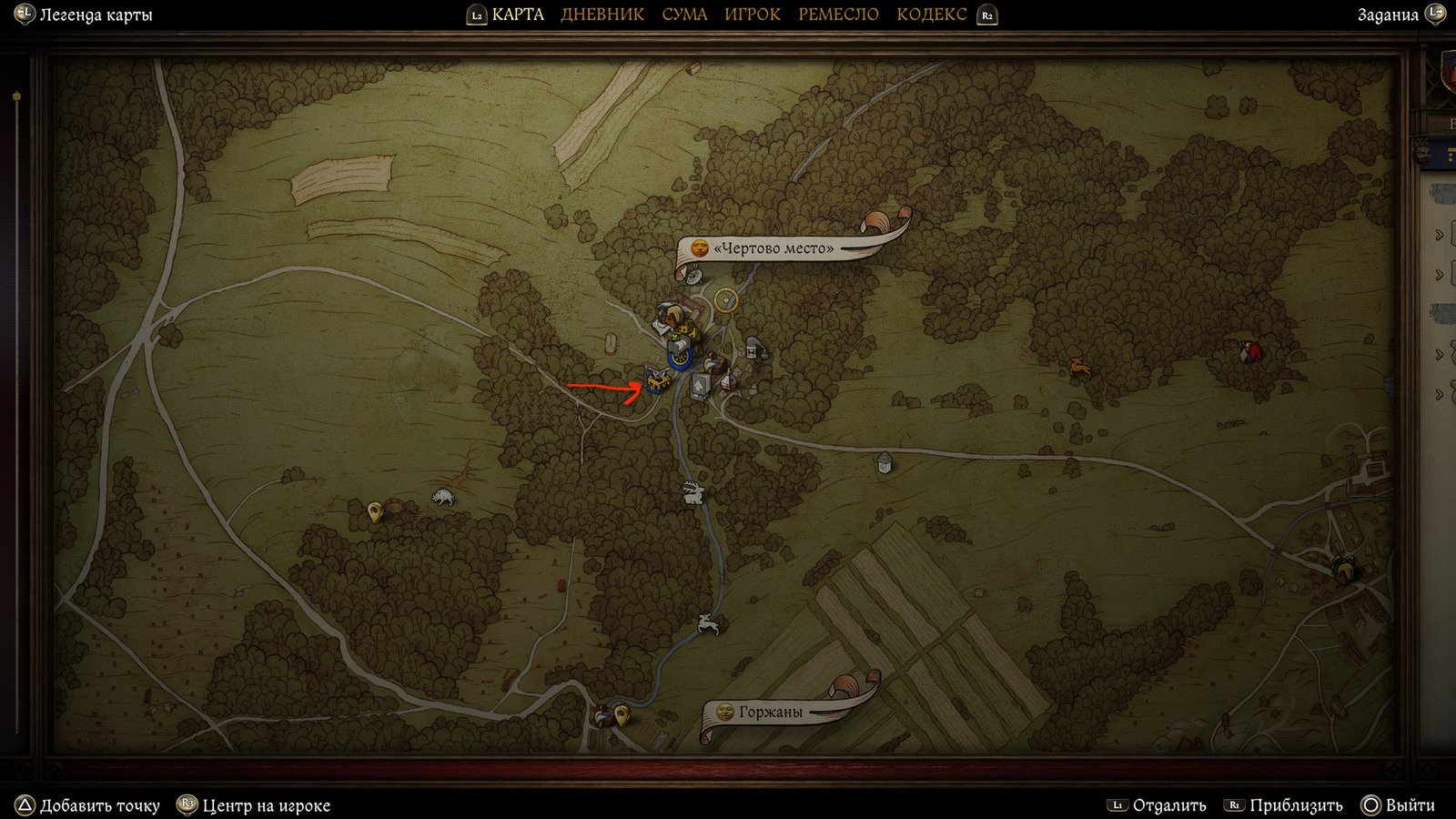The image size is (1456, 819).
Task: Open the Ремесло crafting tab
Action: (x=838, y=15)
